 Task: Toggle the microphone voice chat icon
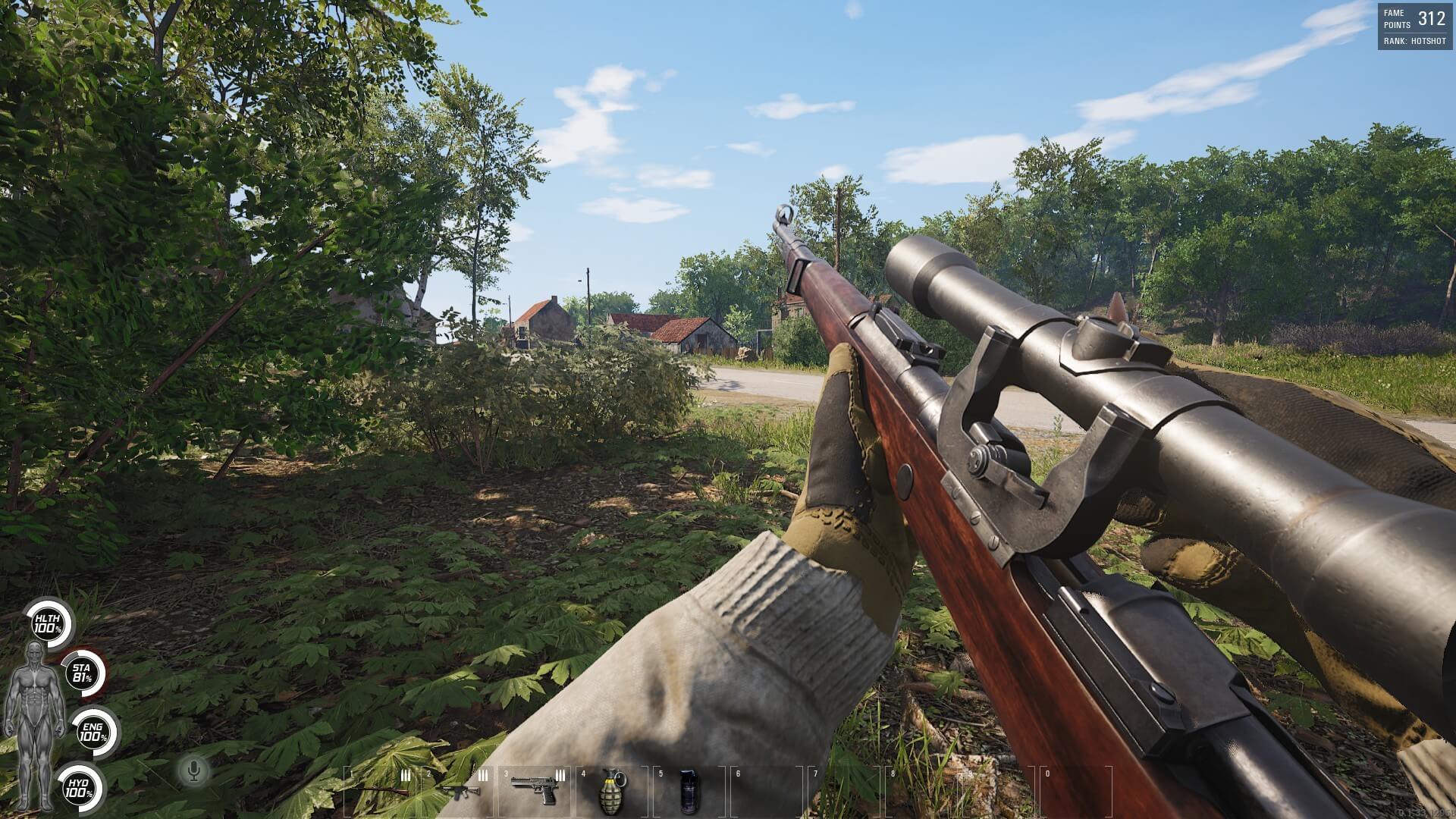click(x=194, y=771)
